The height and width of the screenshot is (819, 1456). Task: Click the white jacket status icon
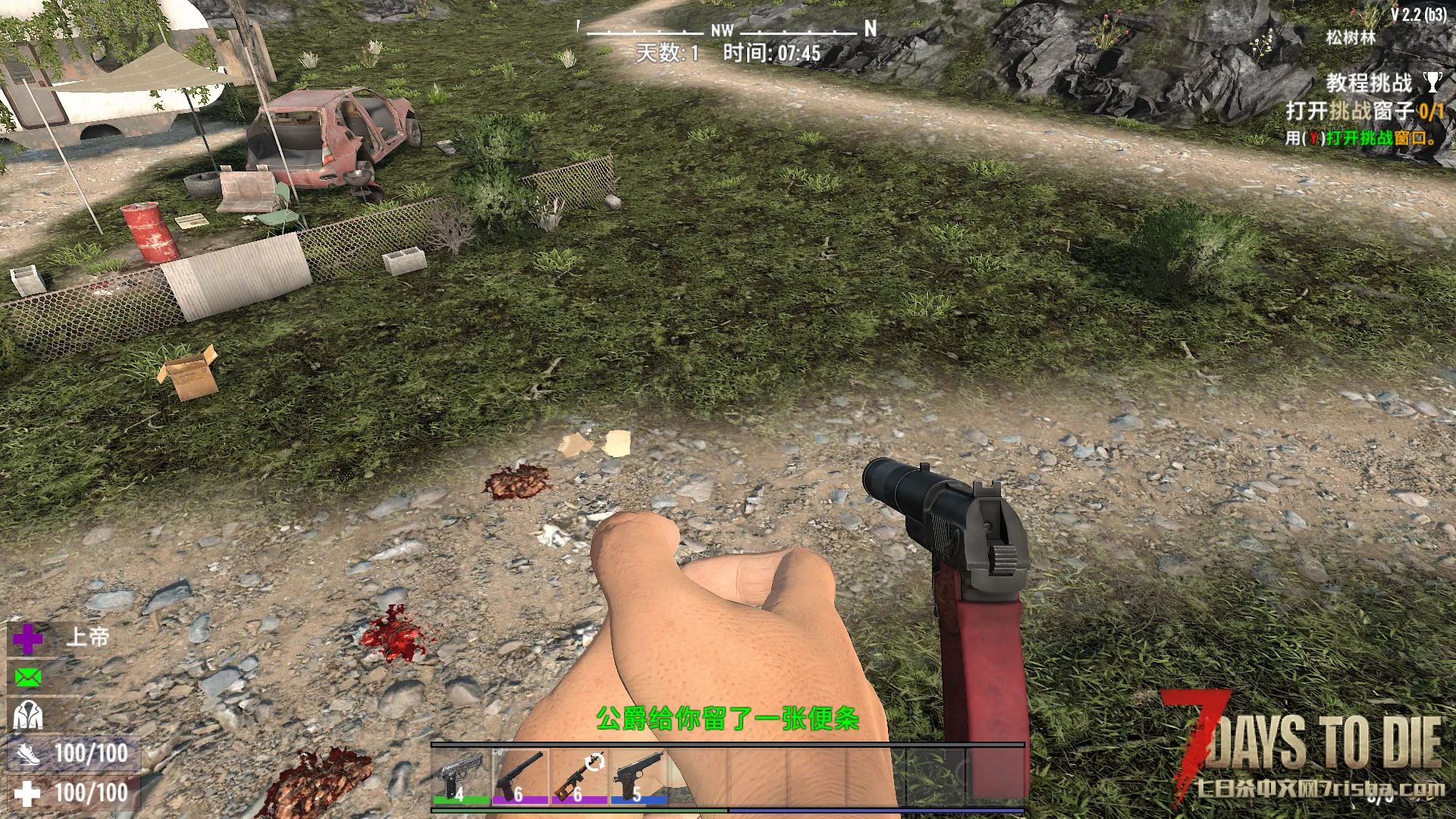coord(28,715)
